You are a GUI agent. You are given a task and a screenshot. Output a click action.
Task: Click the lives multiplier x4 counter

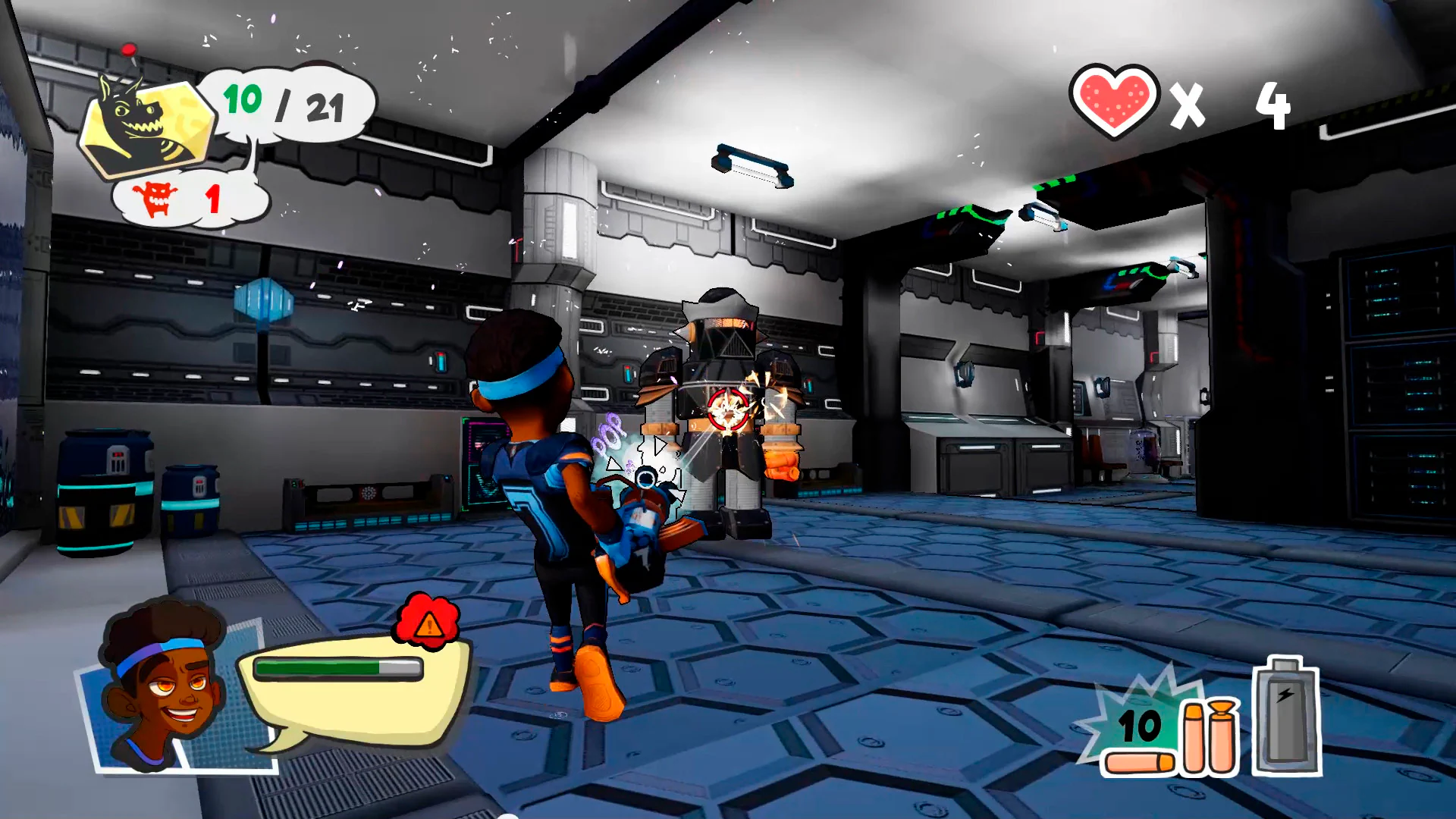click(x=1230, y=106)
